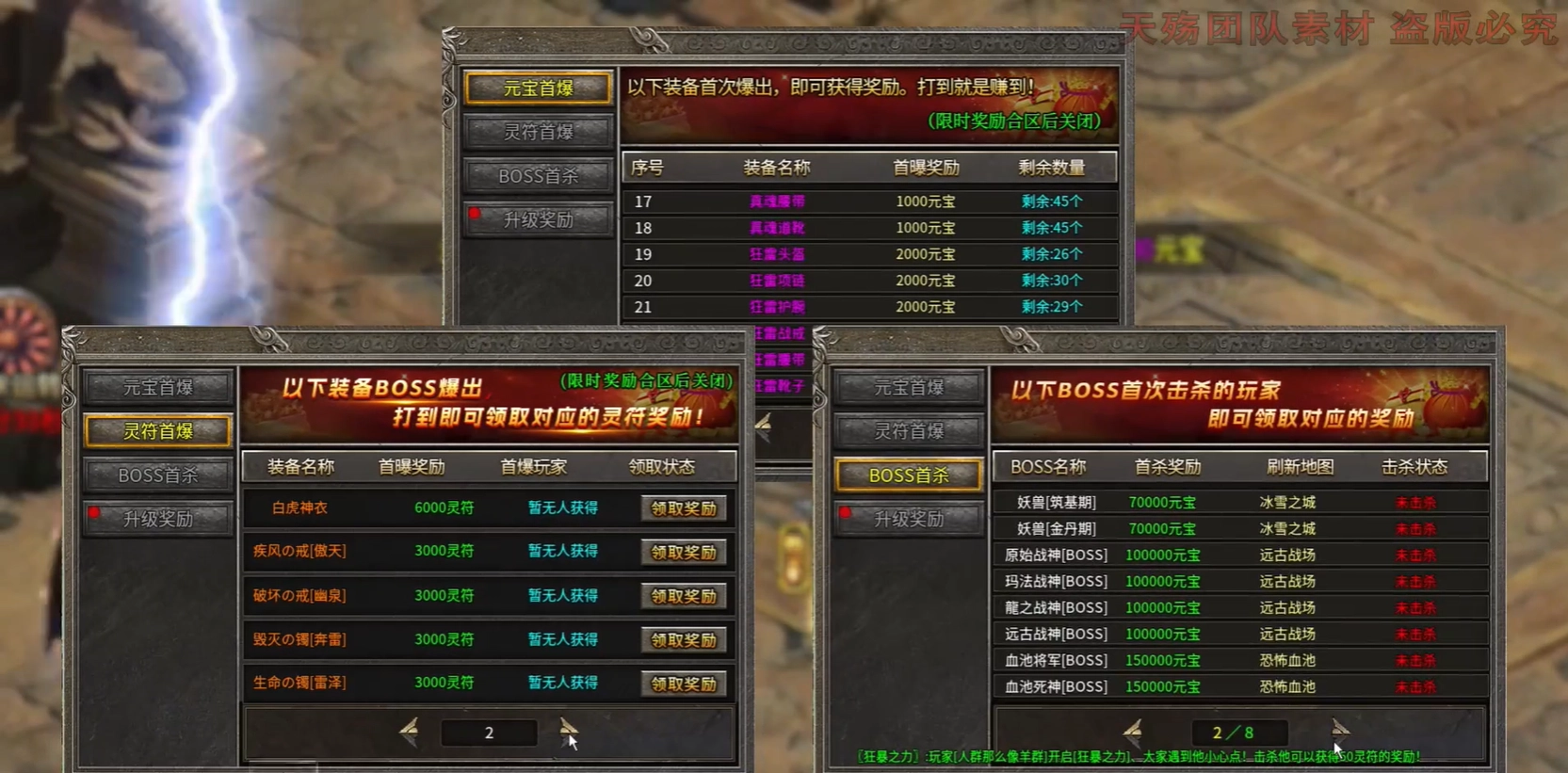Go to next page in the 灵符首爆 panel

tap(569, 728)
